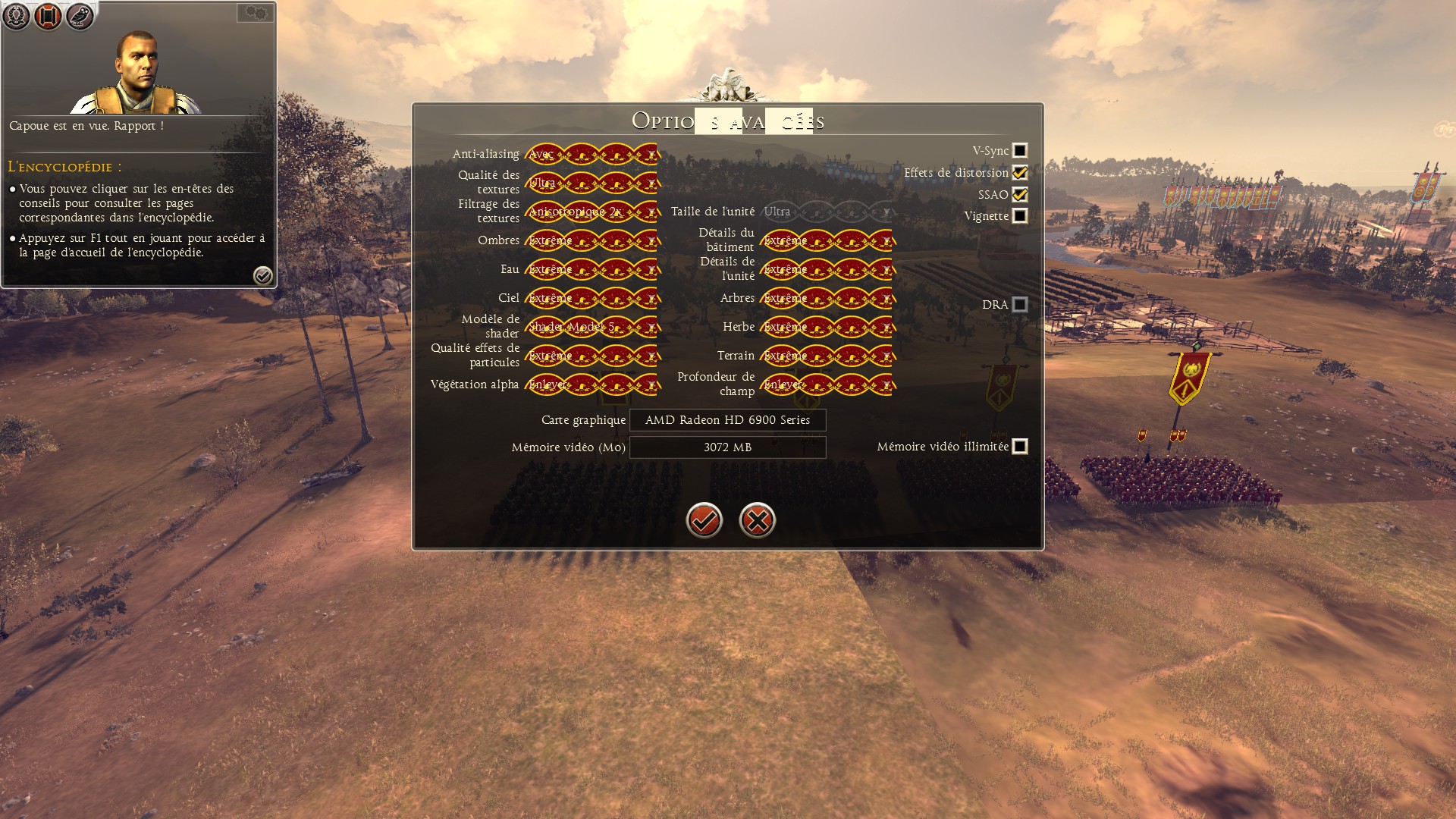Viewport: 1456px width, 819px height.
Task: Open the Modèle de shader dropdown
Action: [x=591, y=327]
